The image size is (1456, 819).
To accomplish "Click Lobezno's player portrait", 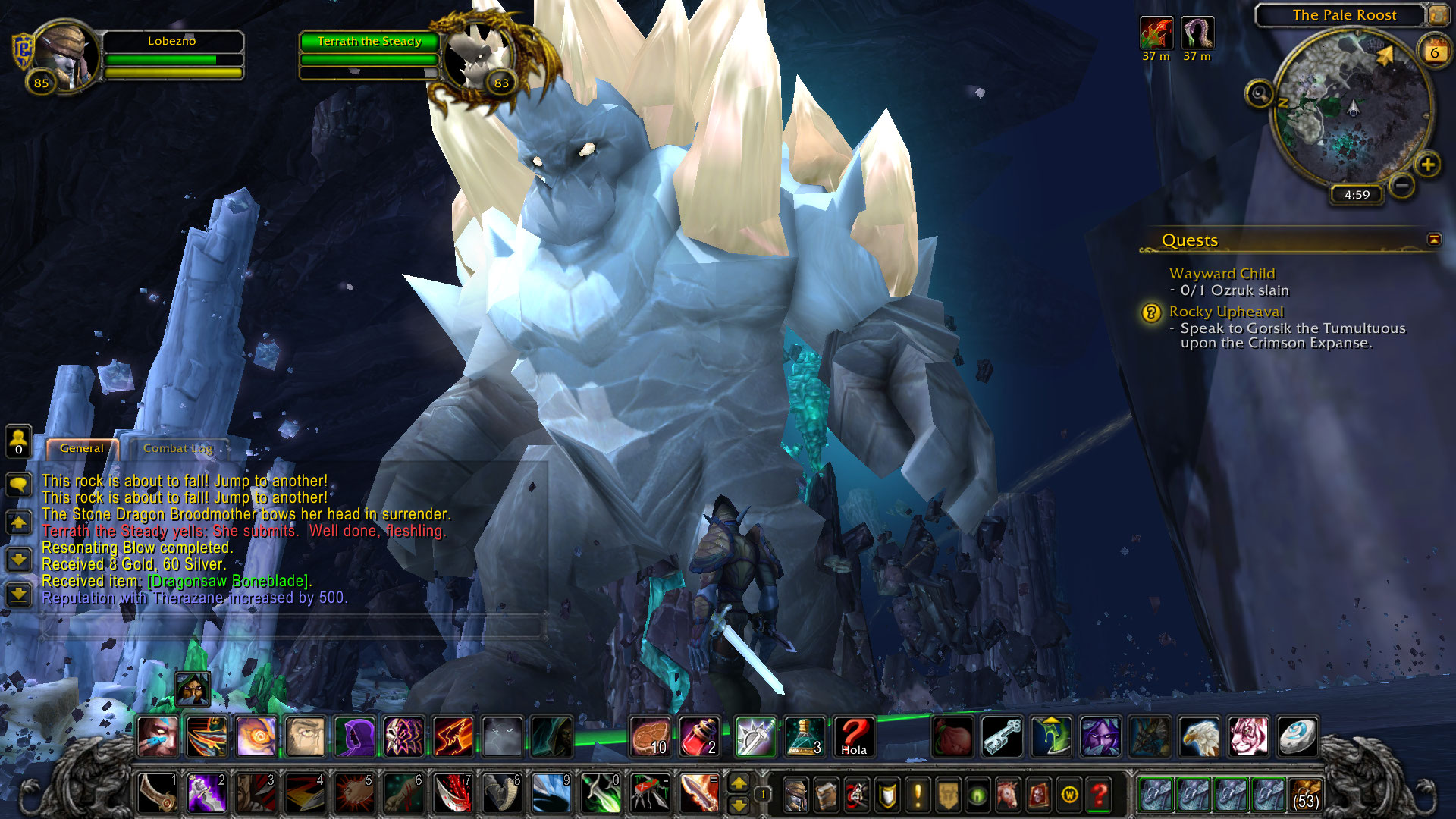I will (x=65, y=55).
